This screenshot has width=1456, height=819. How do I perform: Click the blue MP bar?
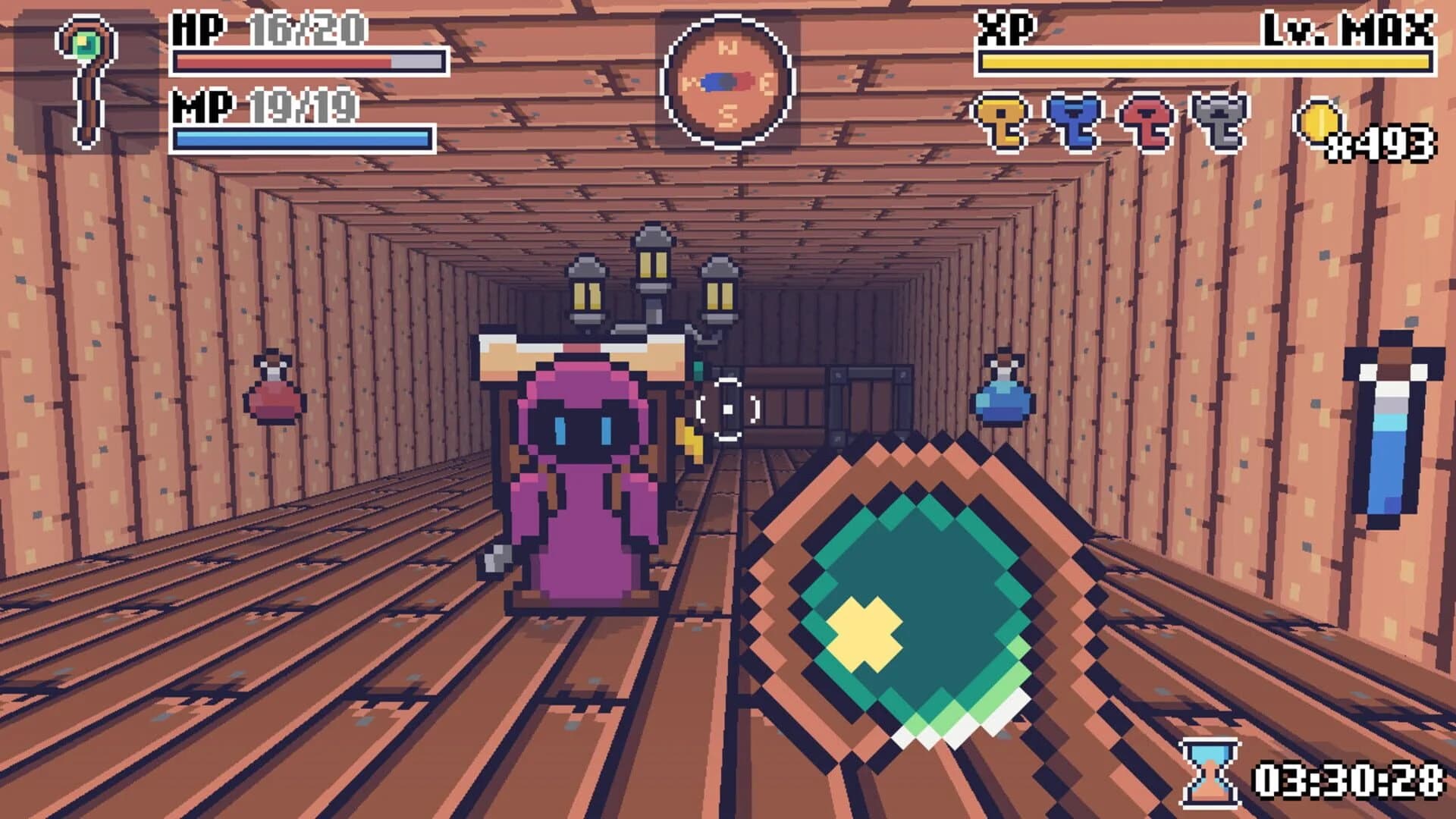tap(303, 136)
